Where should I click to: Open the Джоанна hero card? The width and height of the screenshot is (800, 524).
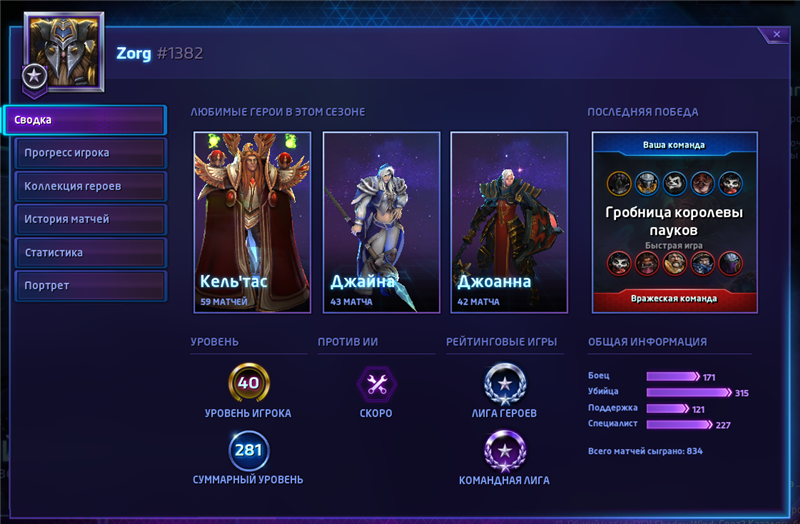pos(509,221)
